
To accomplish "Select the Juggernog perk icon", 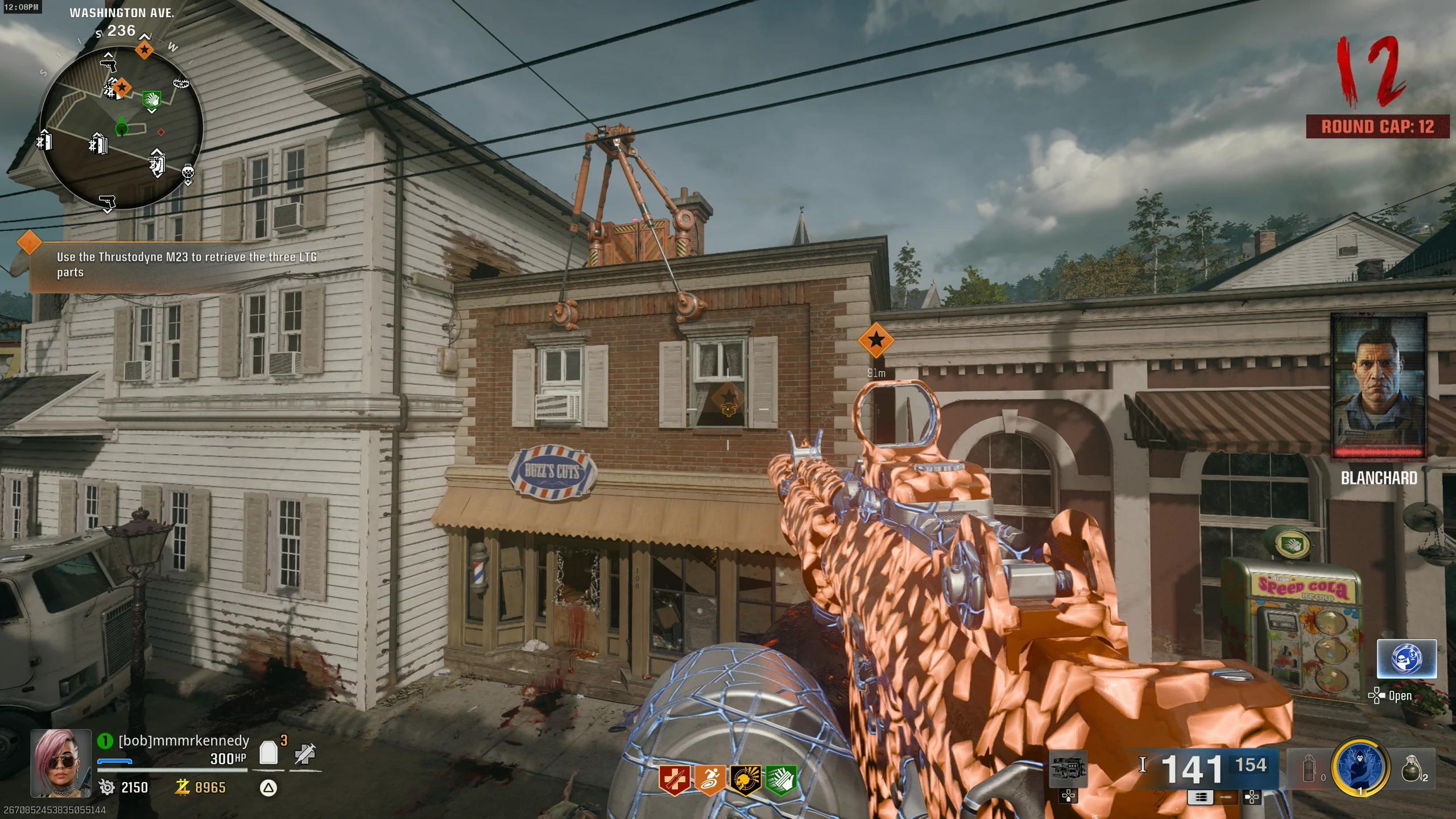I will pyautogui.click(x=674, y=779).
